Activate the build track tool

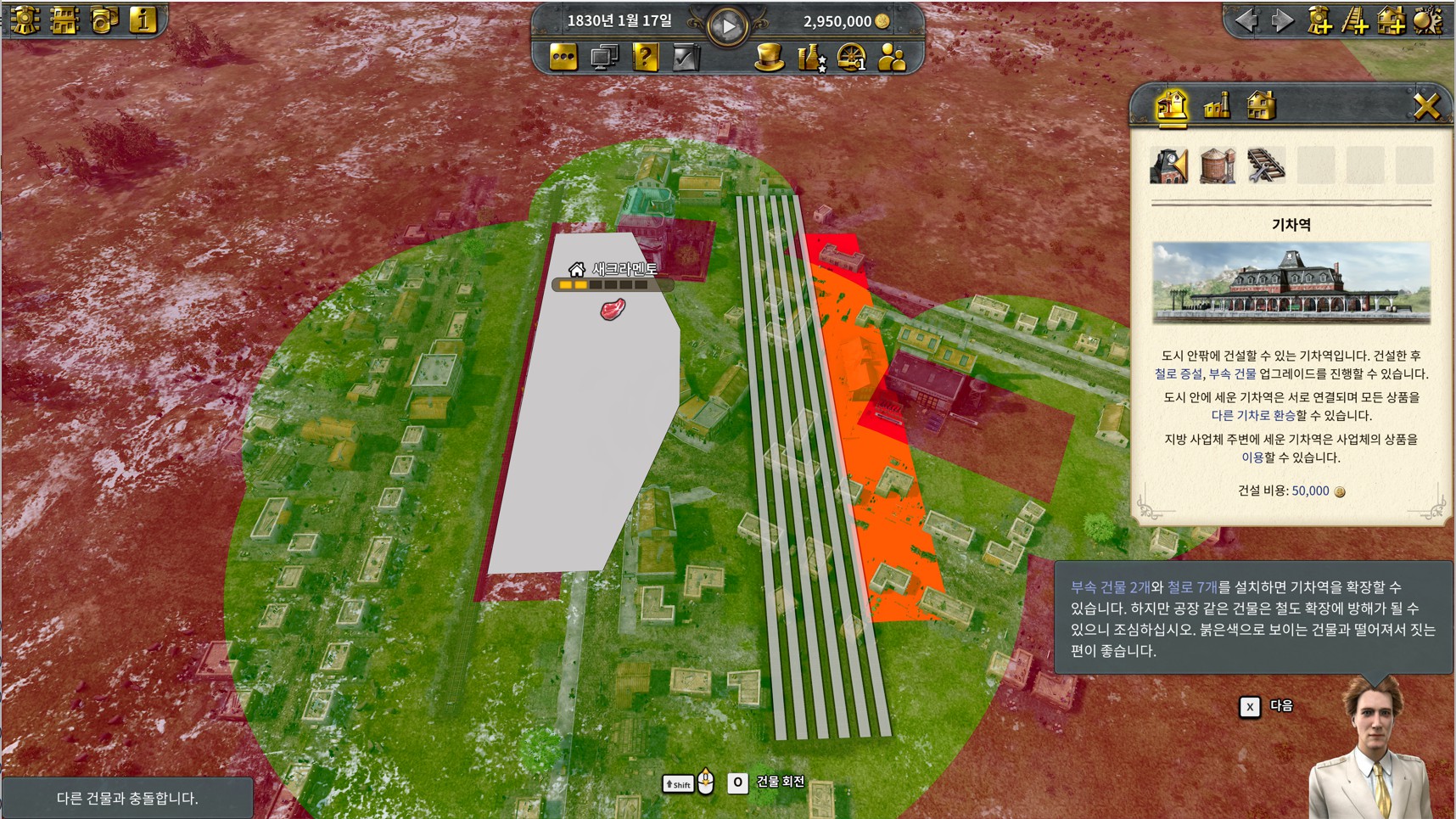click(x=1355, y=20)
